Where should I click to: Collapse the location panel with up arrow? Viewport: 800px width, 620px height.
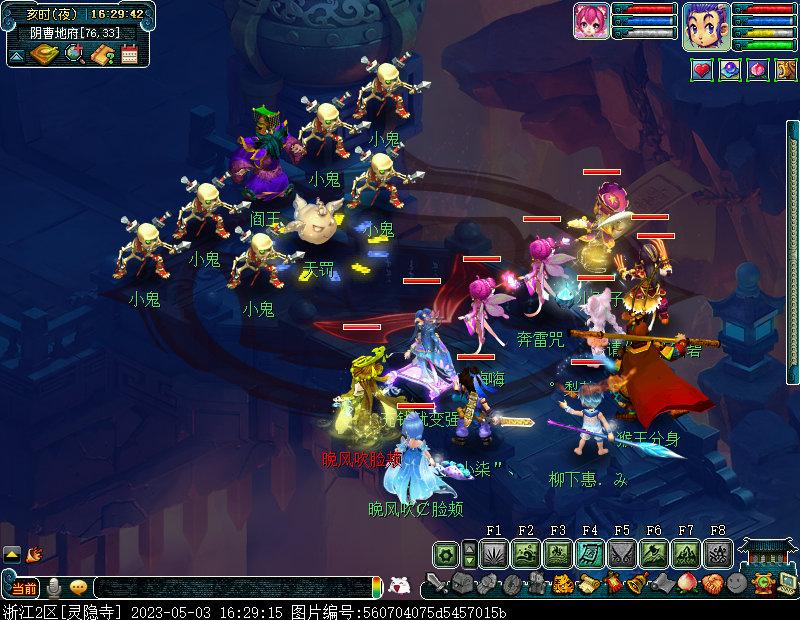pos(16,56)
